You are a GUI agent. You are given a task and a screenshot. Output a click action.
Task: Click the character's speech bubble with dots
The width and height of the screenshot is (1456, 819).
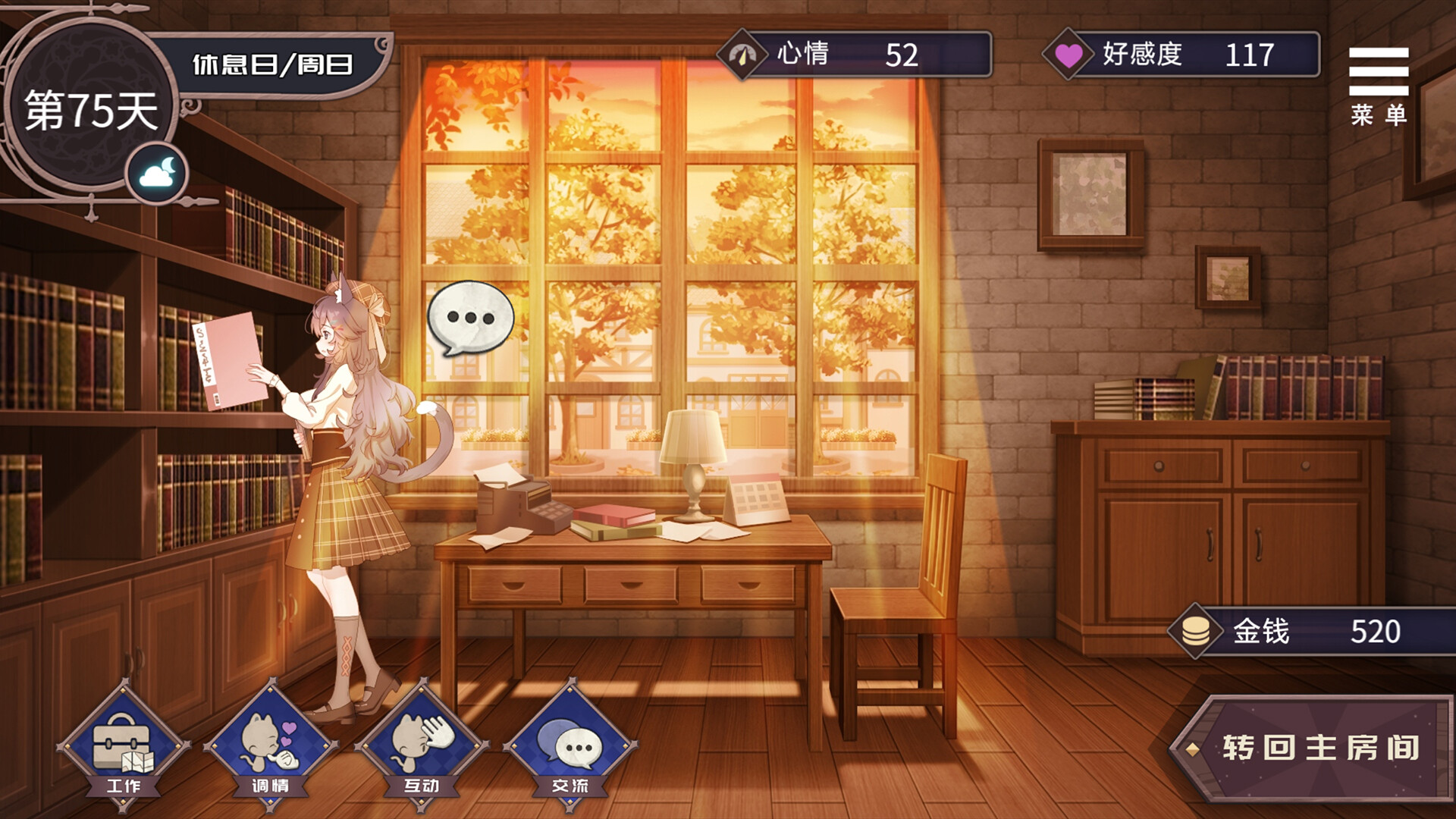[470, 317]
